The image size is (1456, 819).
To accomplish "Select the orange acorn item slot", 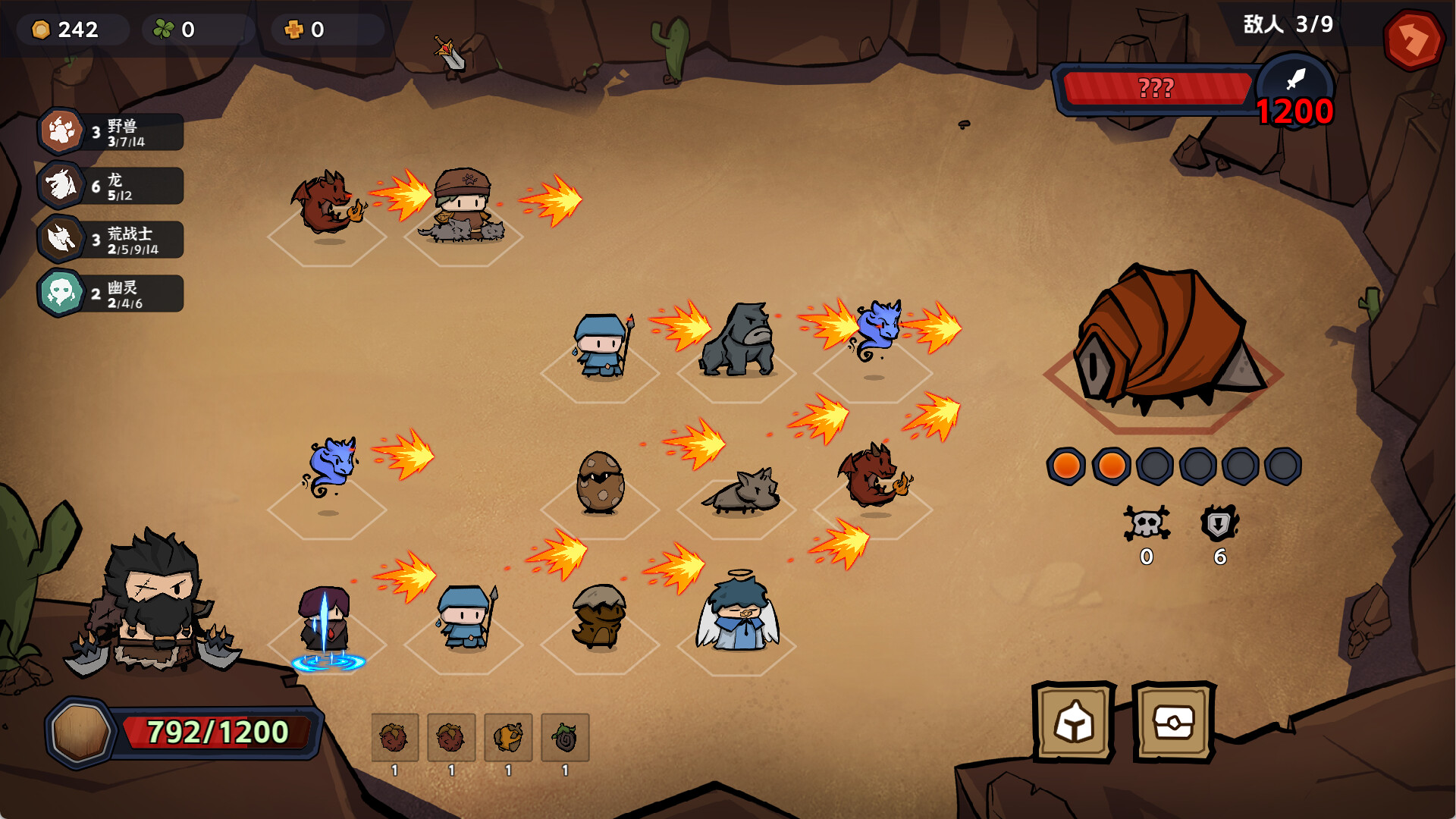I will [508, 737].
